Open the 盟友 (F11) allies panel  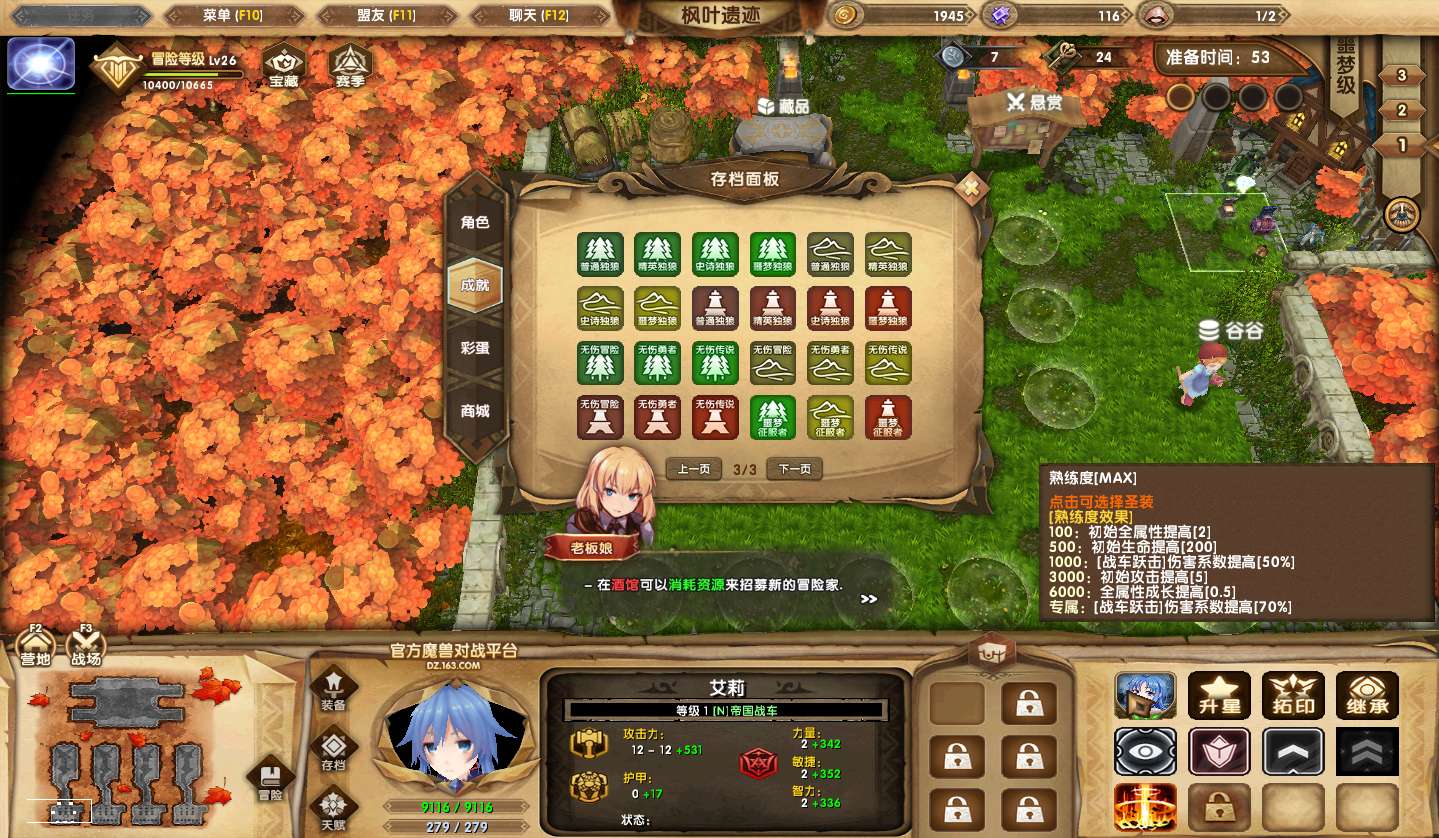coord(386,16)
